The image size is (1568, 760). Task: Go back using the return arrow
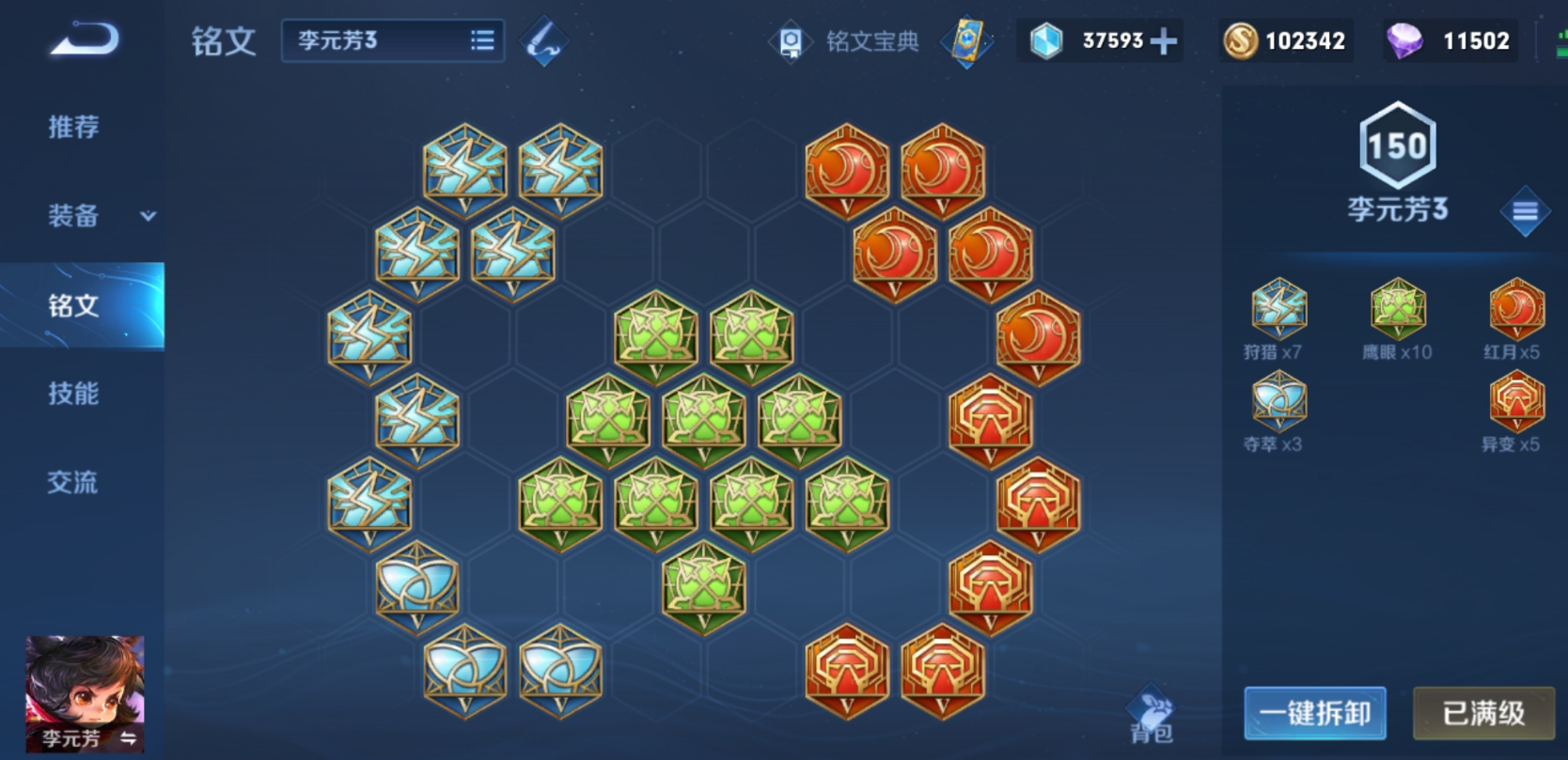tap(85, 40)
